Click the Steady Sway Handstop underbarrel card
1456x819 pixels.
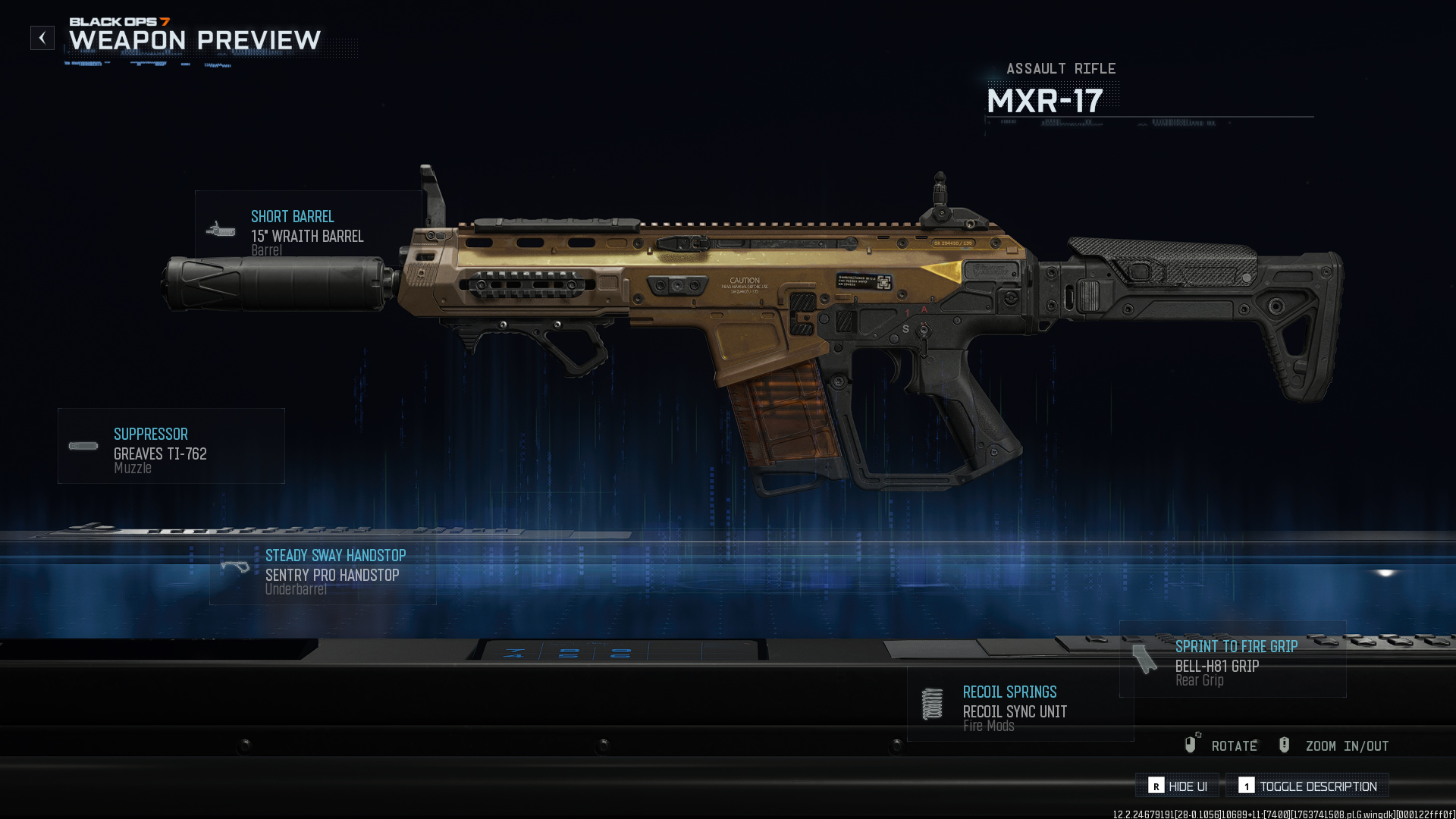[324, 570]
